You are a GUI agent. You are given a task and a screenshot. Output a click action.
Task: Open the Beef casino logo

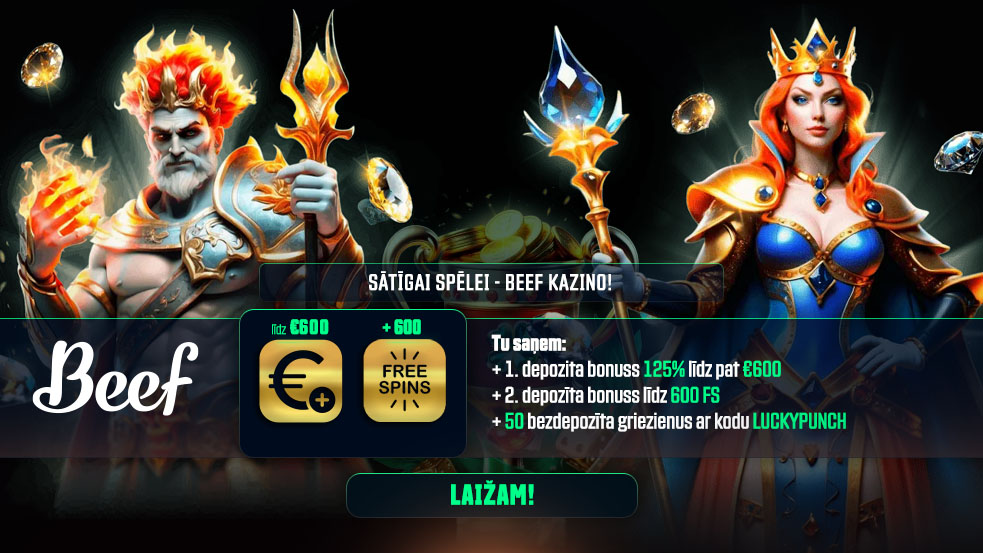point(115,378)
